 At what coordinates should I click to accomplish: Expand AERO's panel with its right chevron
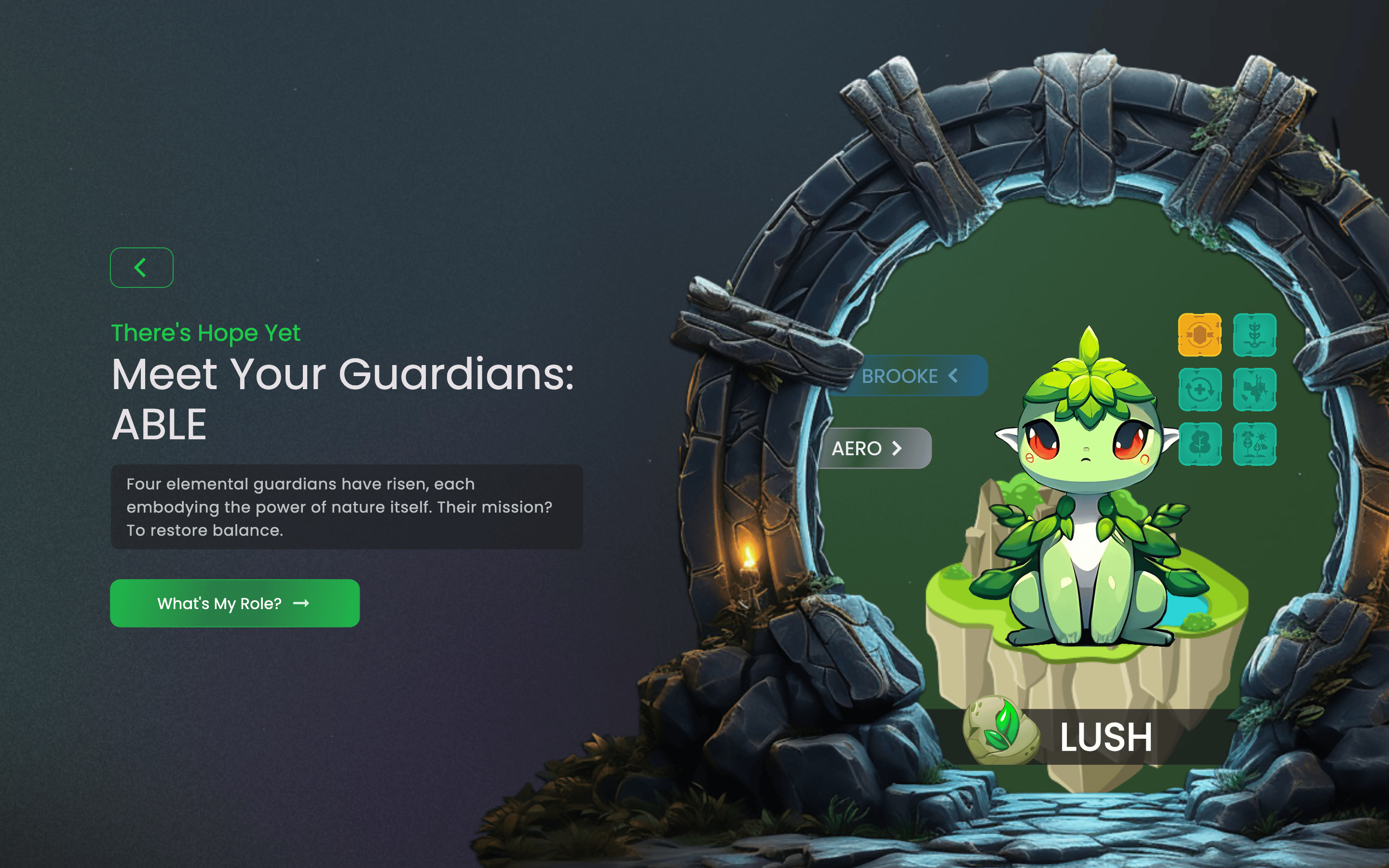pyautogui.click(x=897, y=448)
